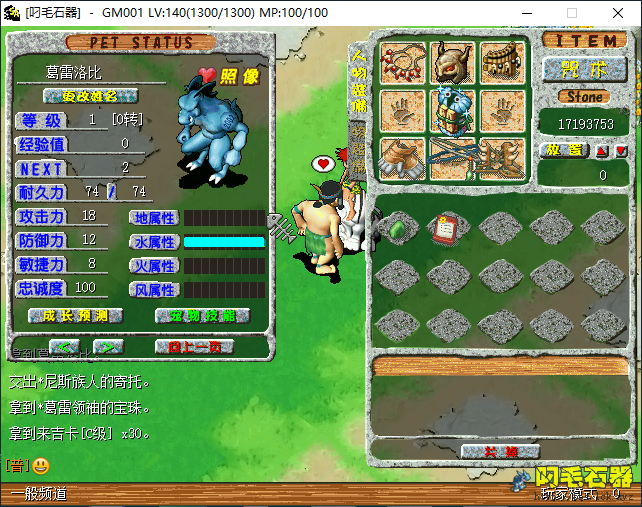The image size is (642, 507).
Task: Open the 宠物技能 pet skills panel
Action: click(x=201, y=315)
